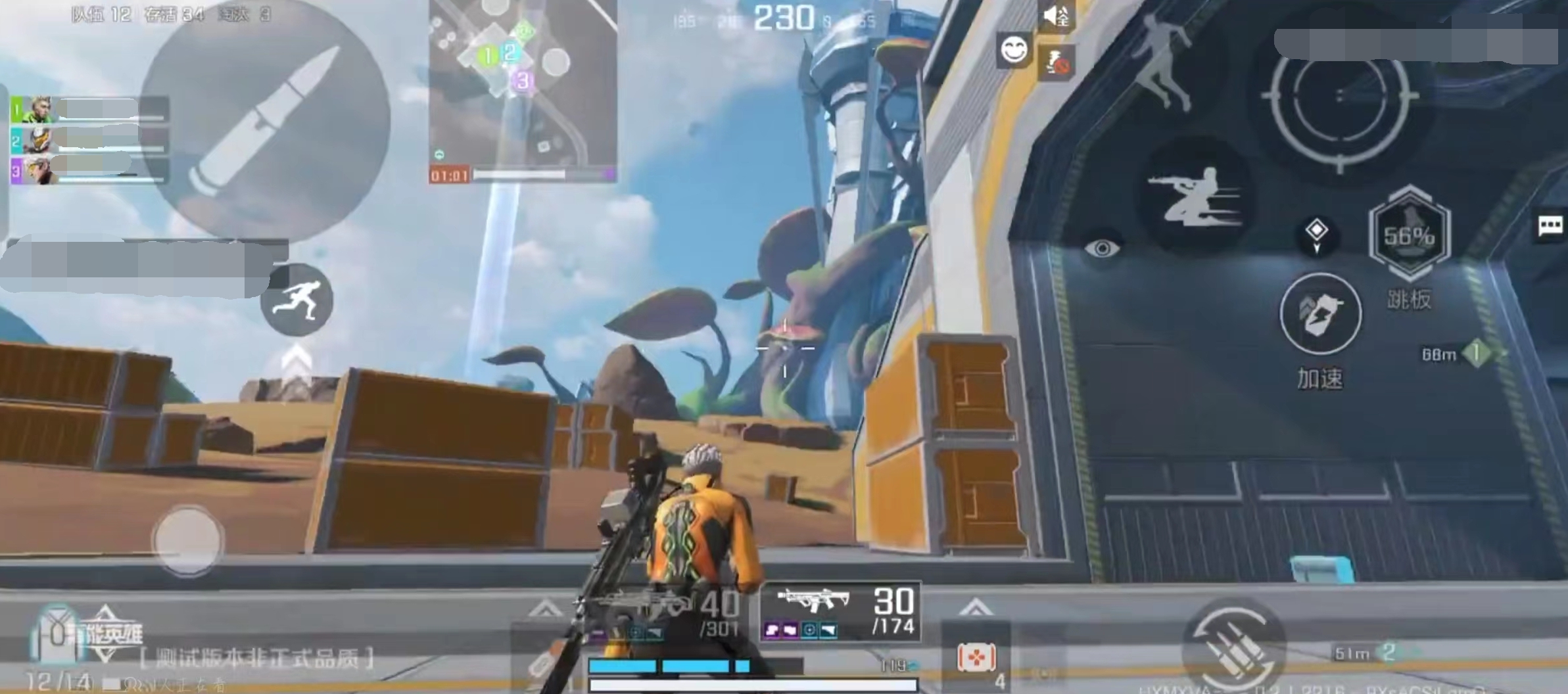Toggle the eye free-look icon
Screen dimensions: 1568x694
pyautogui.click(x=1103, y=248)
